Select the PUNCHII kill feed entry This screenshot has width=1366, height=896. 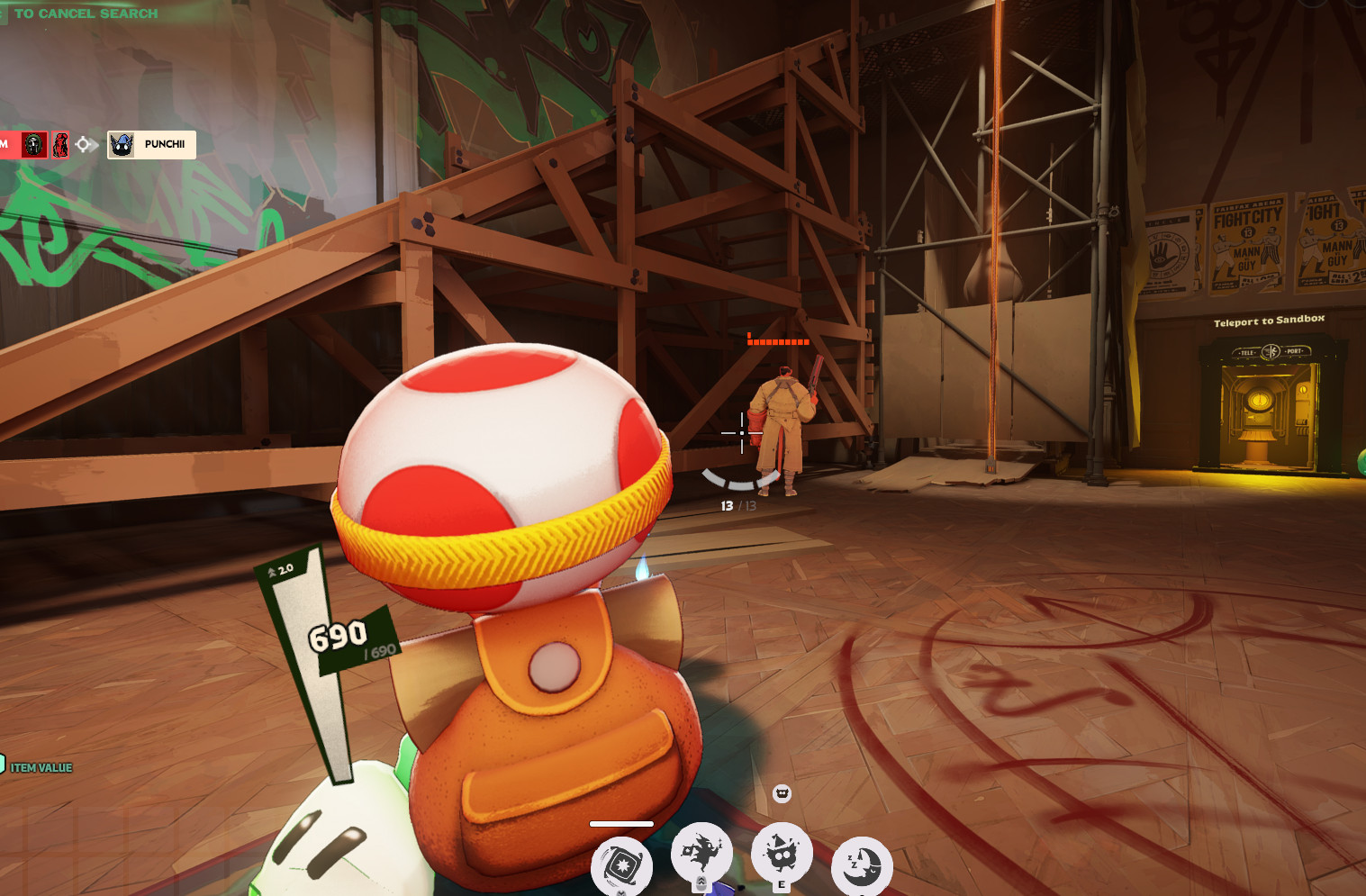151,144
